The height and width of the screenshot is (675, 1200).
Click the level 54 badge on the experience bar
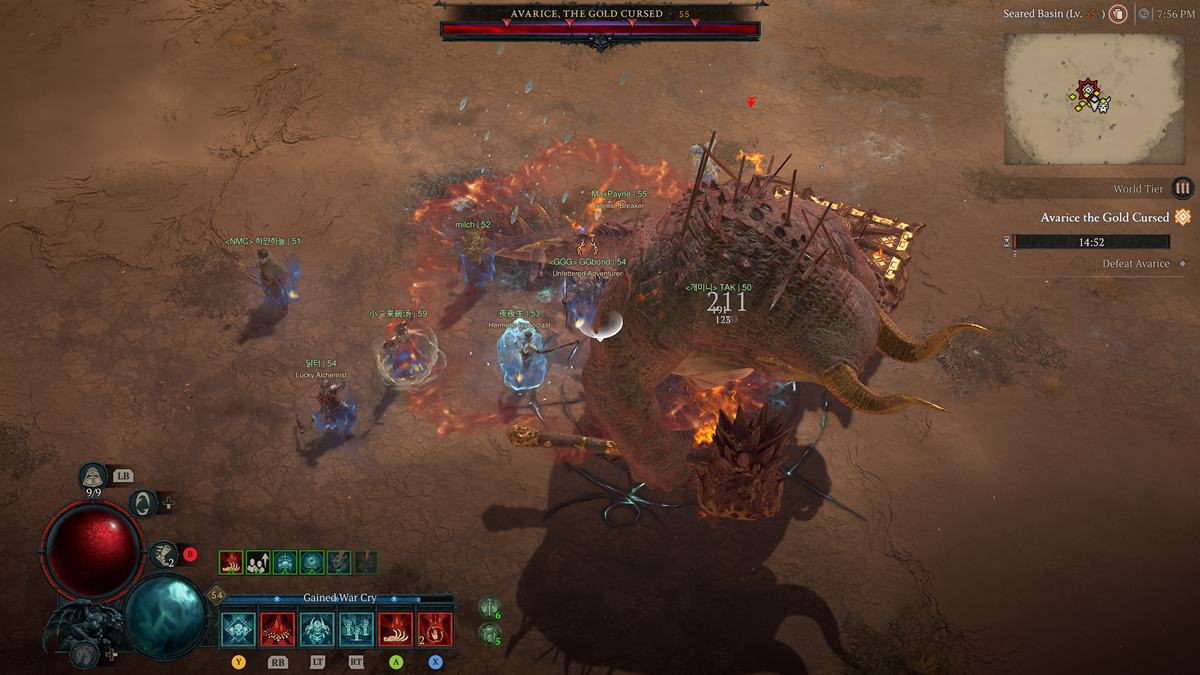217,596
